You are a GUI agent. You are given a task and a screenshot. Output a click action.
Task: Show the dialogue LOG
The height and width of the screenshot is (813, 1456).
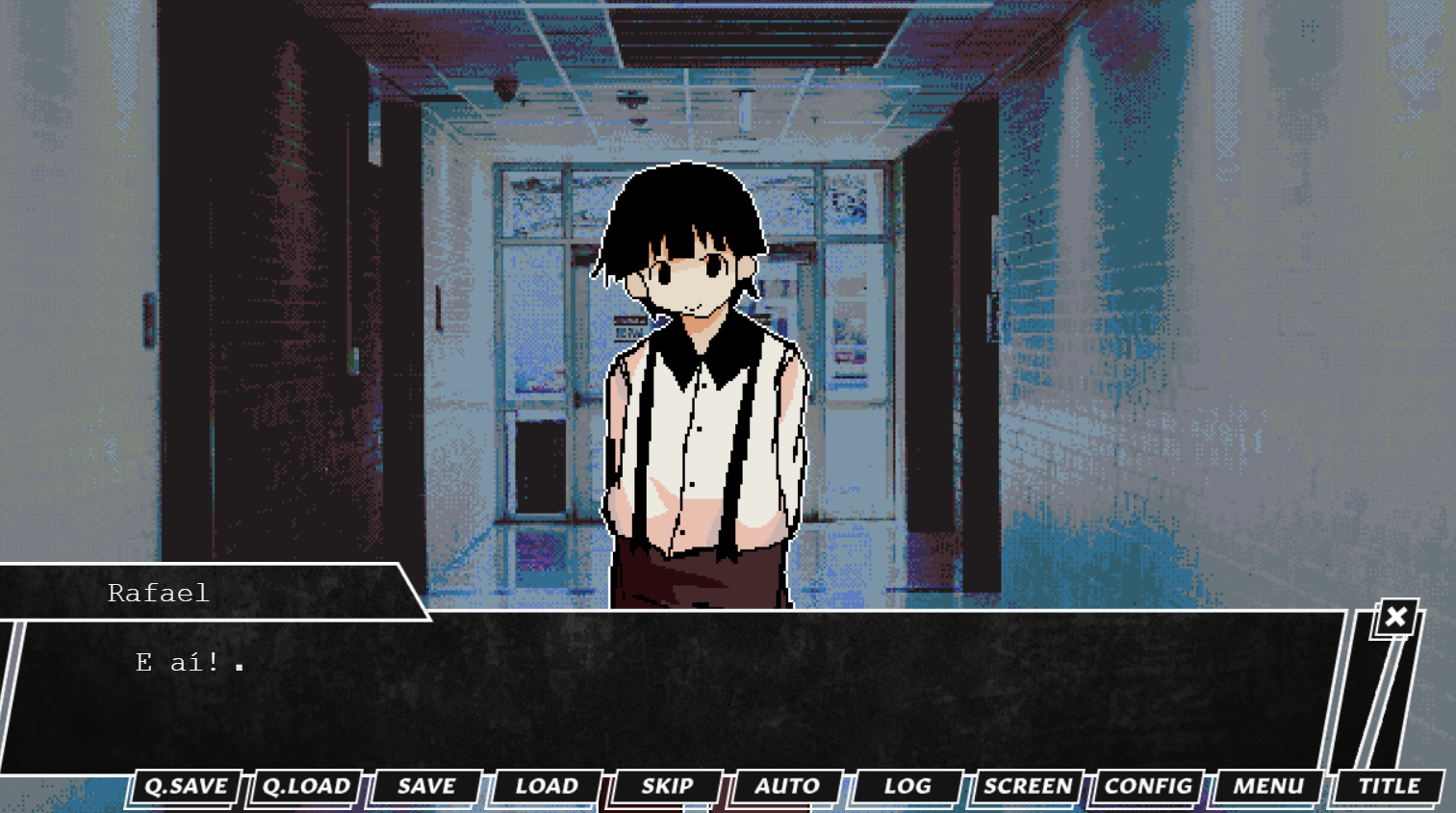click(907, 786)
